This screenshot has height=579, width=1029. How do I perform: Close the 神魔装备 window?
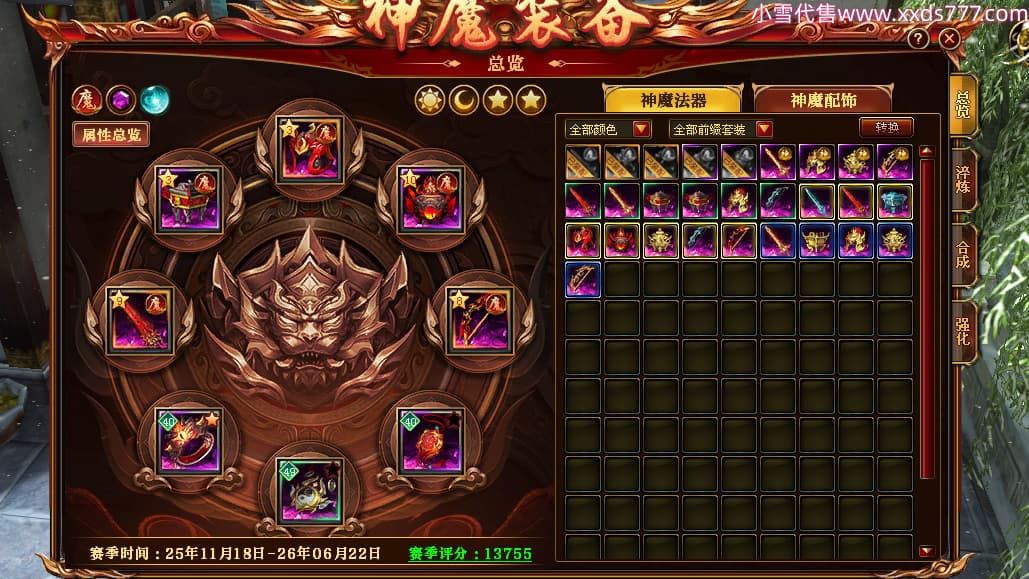pos(949,39)
